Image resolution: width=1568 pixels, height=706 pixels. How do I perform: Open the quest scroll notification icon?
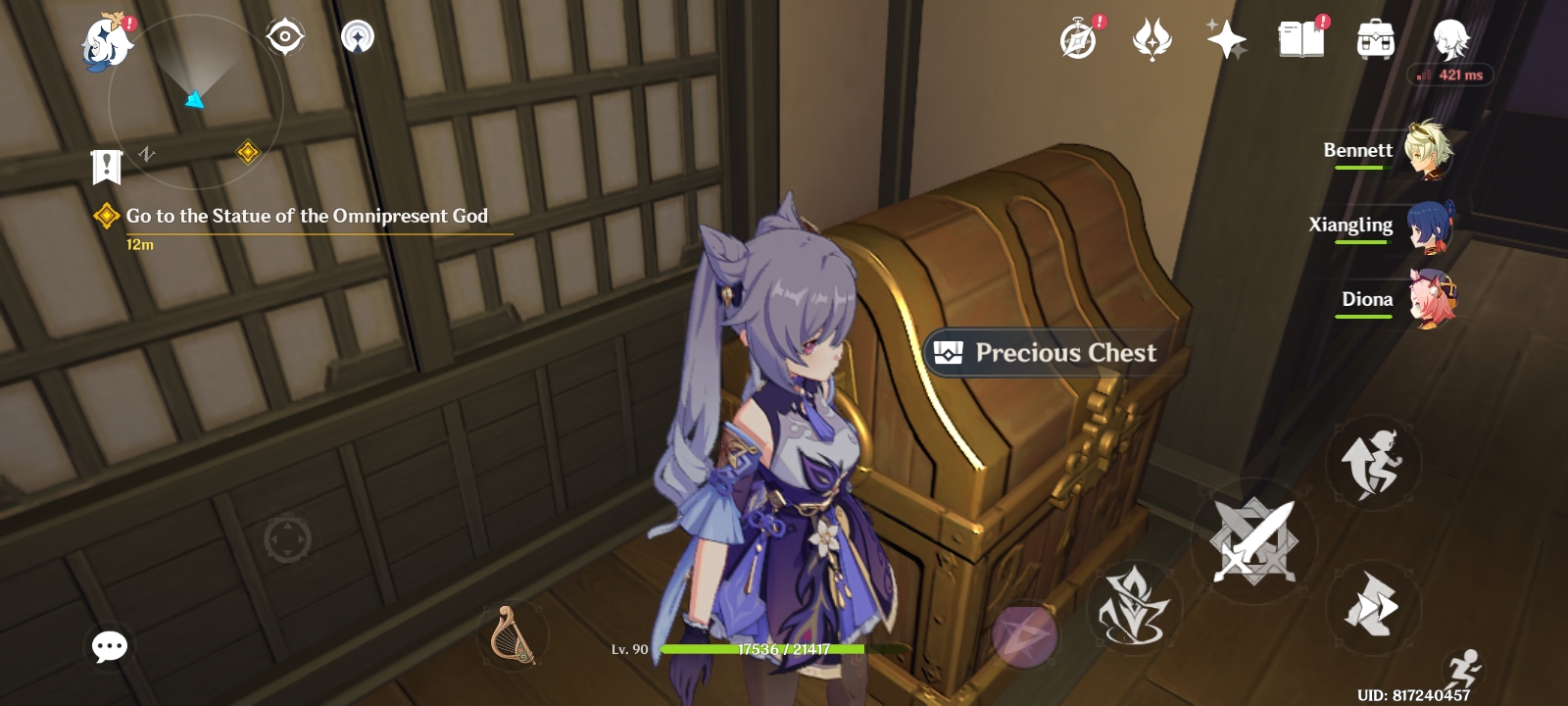pyautogui.click(x=105, y=166)
